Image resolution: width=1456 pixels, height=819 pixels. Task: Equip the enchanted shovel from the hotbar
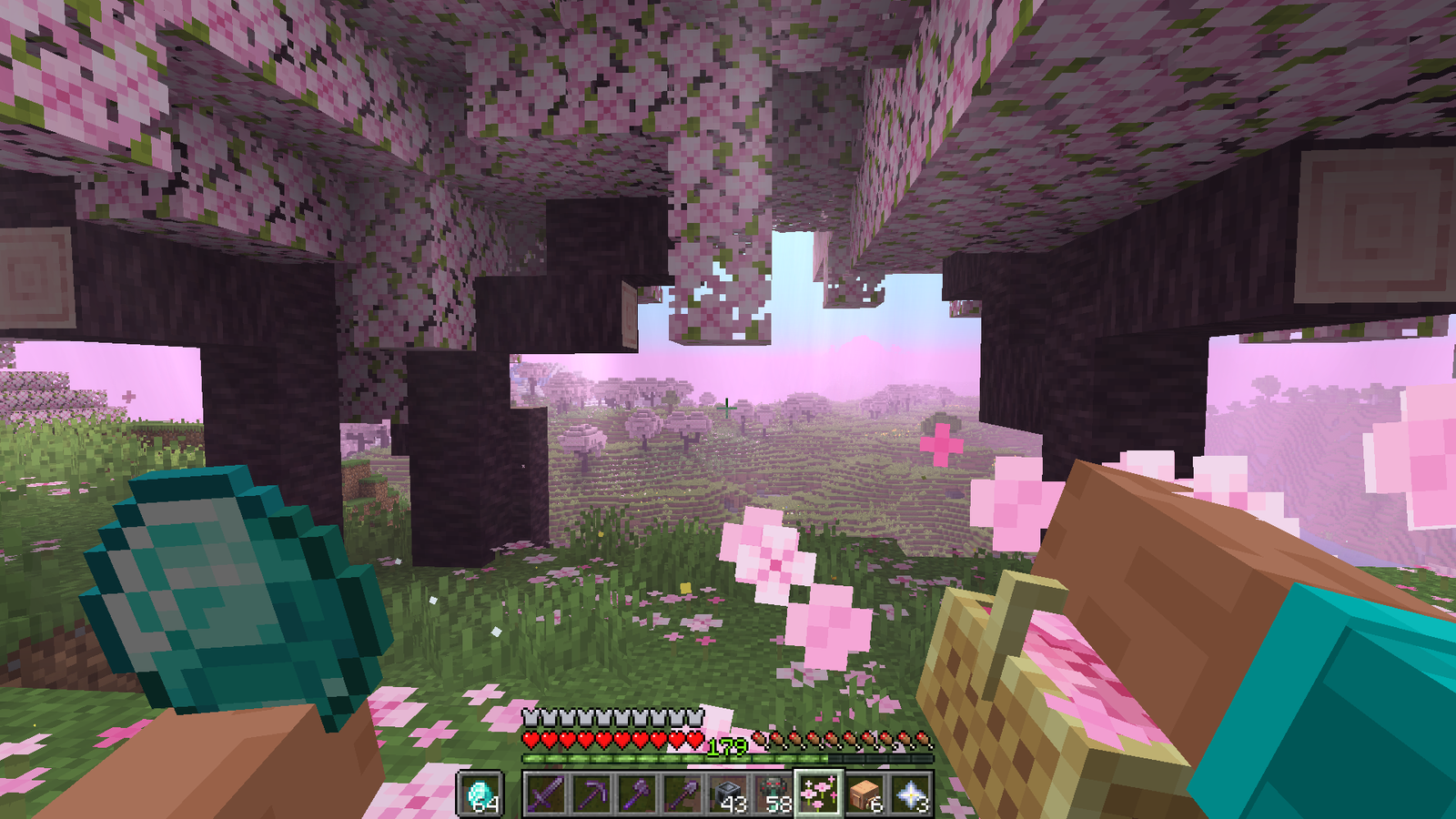coord(682,794)
